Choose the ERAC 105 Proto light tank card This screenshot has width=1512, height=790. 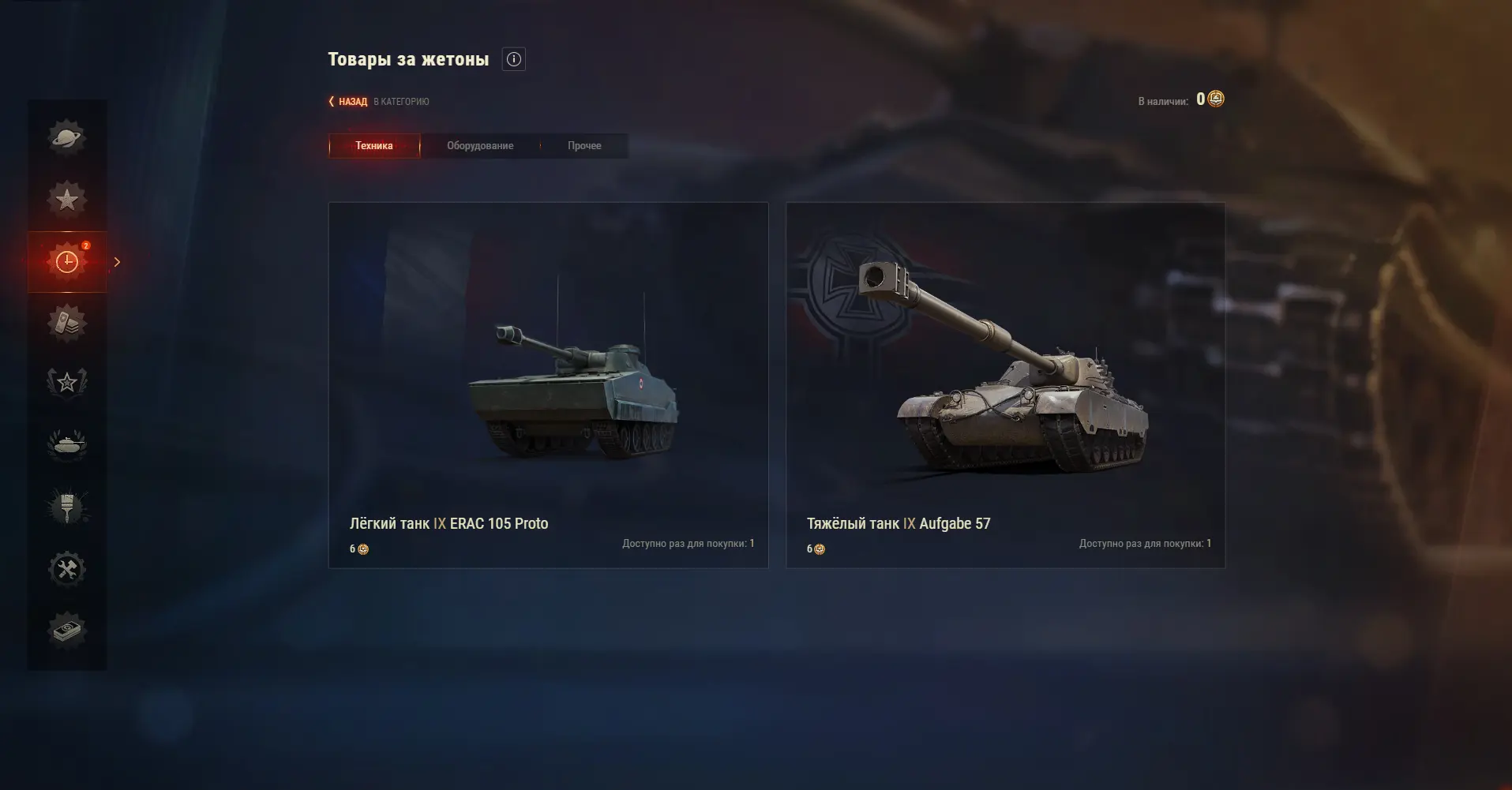[x=548, y=384]
